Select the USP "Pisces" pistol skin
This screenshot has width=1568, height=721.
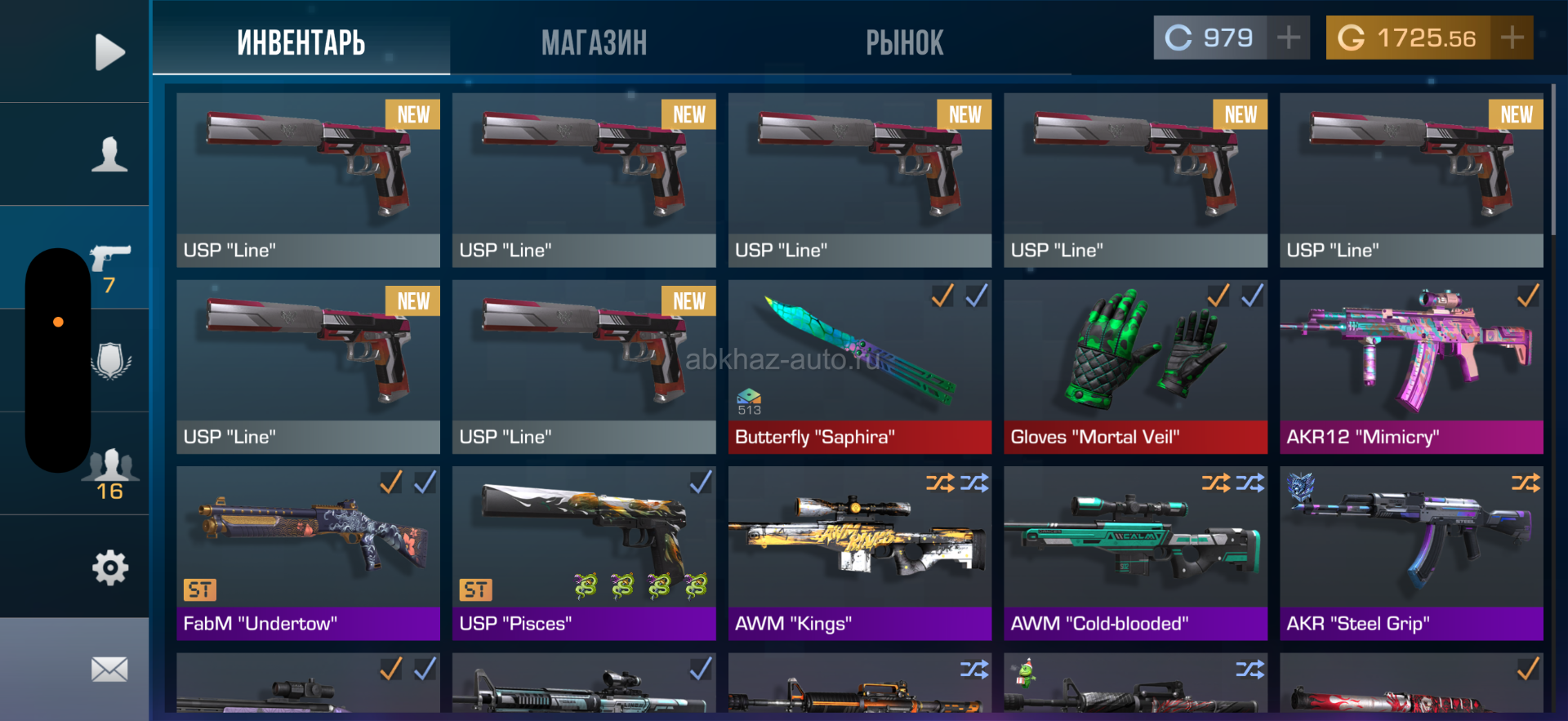click(584, 554)
